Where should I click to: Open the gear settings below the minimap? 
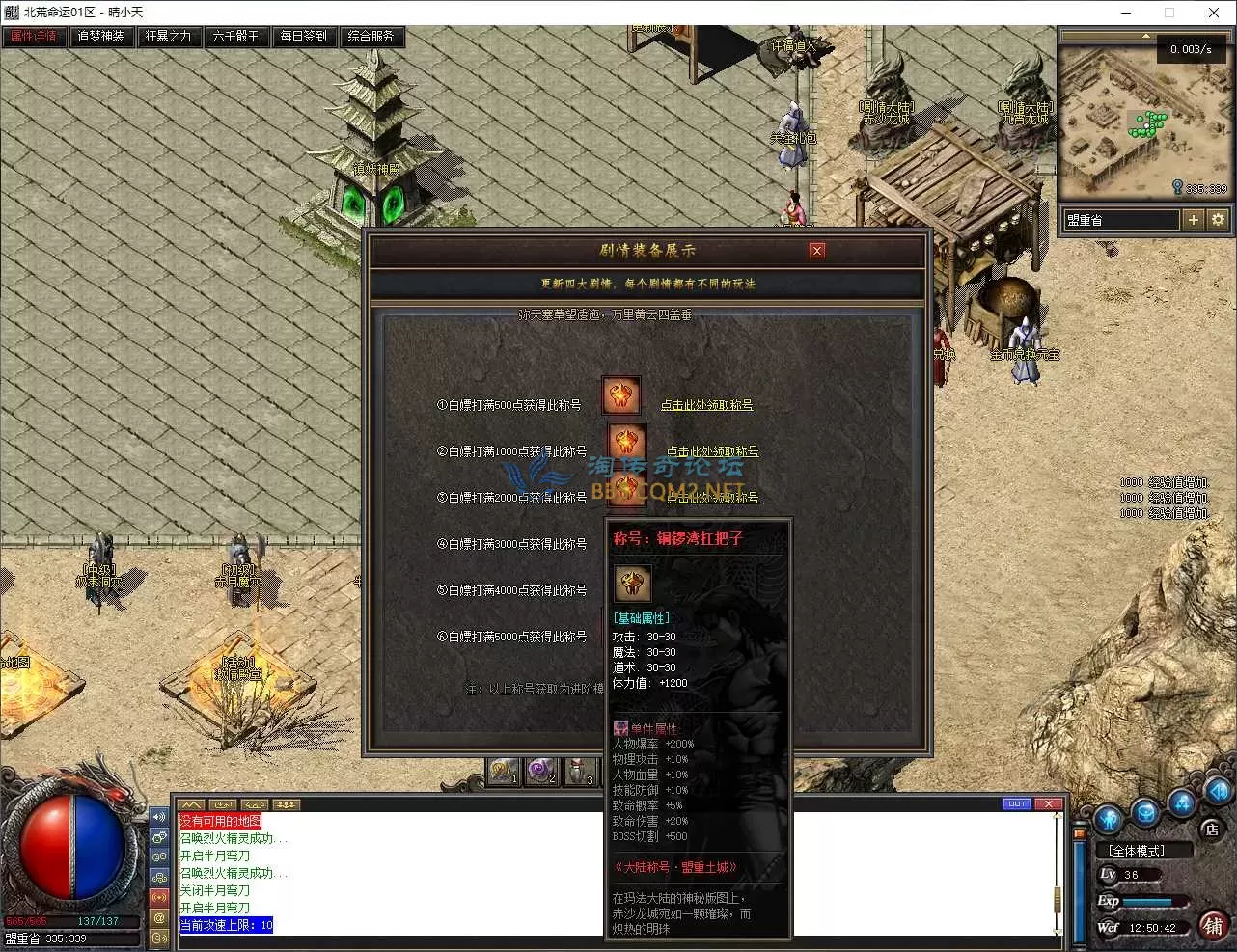(1218, 220)
